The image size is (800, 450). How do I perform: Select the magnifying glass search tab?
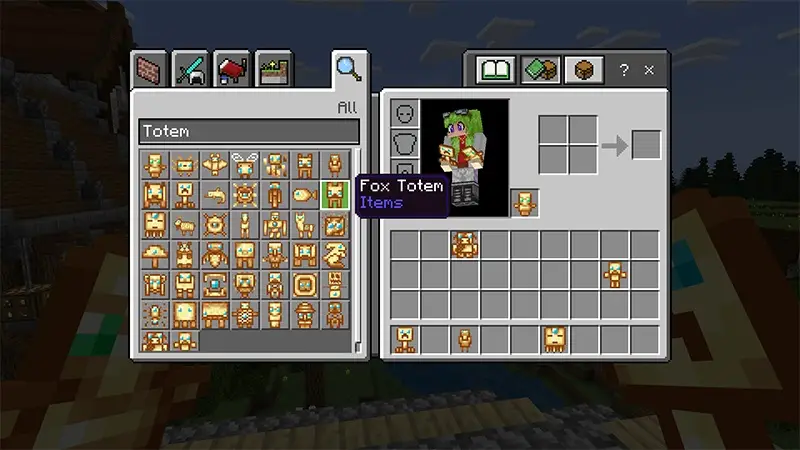[347, 69]
